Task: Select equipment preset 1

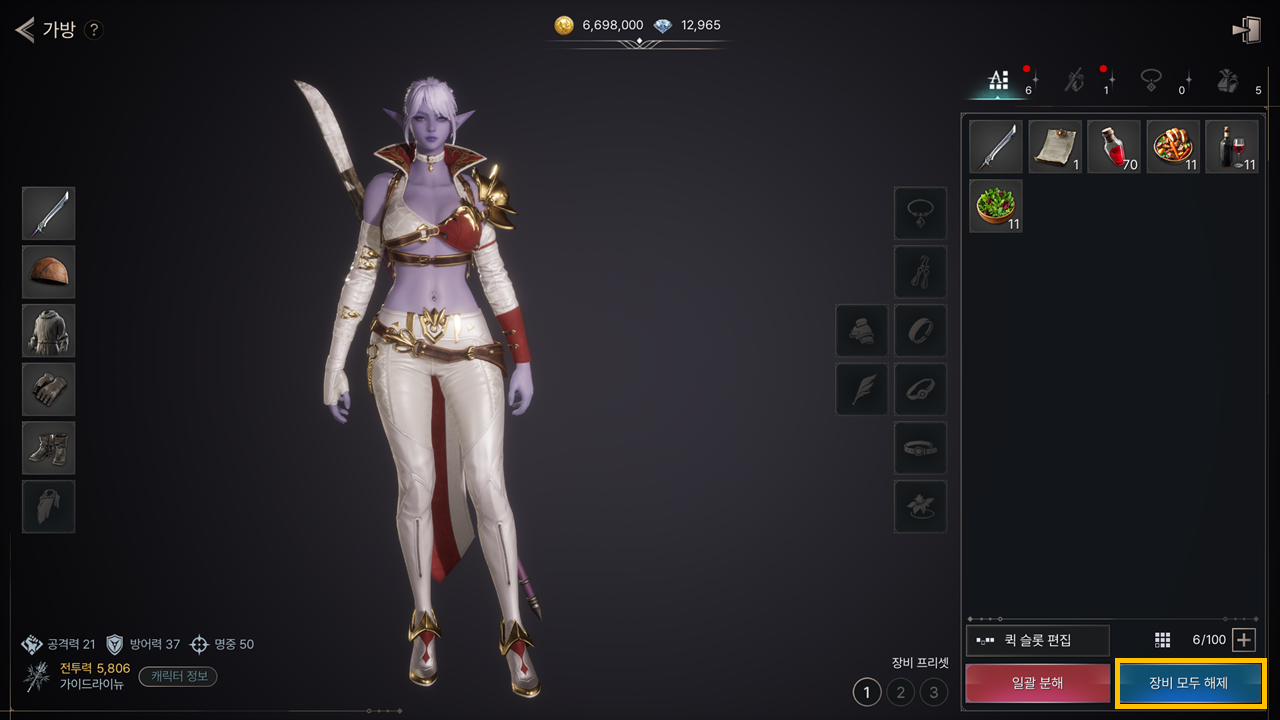Action: click(866, 691)
